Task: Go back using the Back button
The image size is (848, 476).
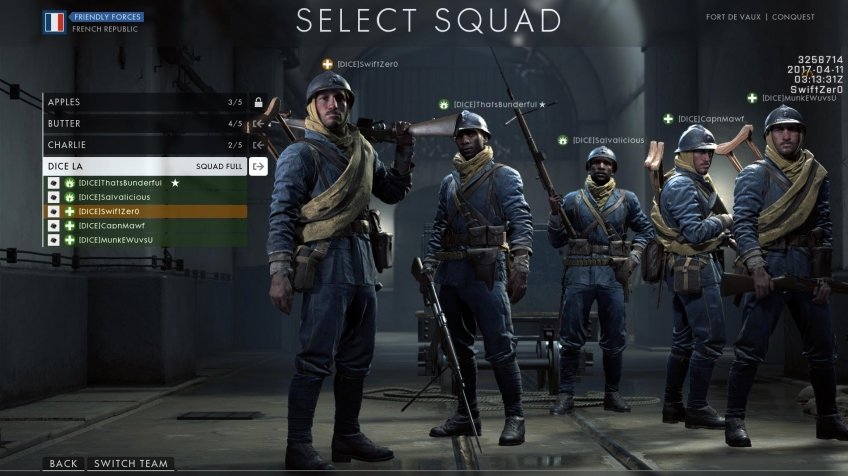Action: point(63,464)
